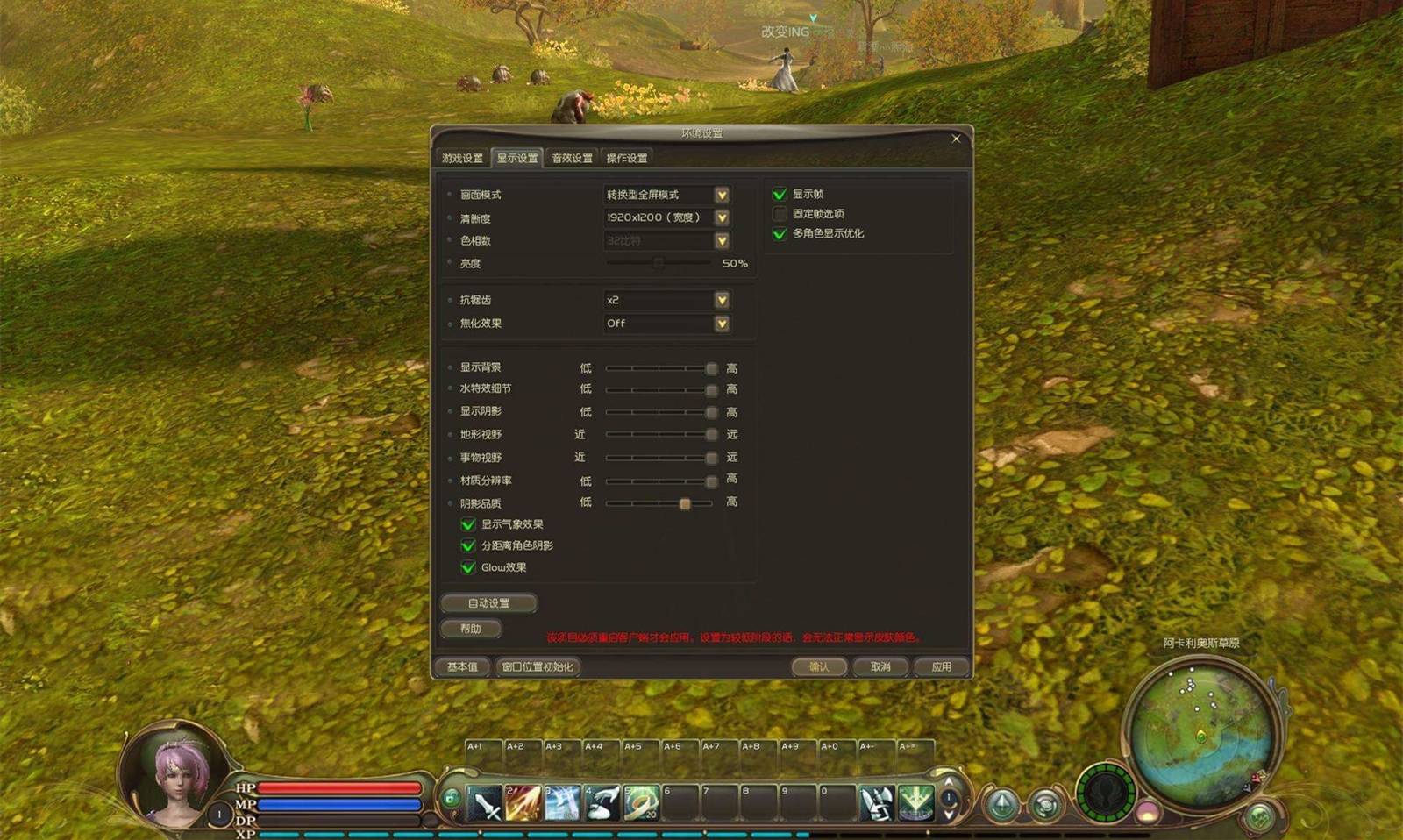
Task: Open the 音效设置 tab
Action: pos(572,159)
